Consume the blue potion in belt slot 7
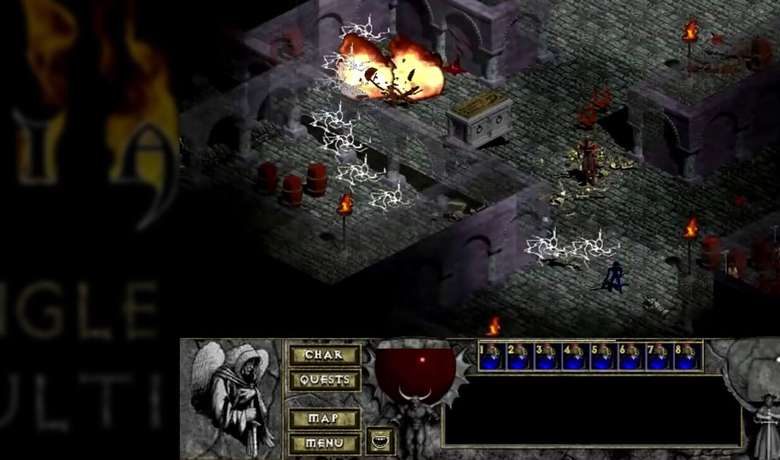This screenshot has height=460, width=780. (661, 357)
